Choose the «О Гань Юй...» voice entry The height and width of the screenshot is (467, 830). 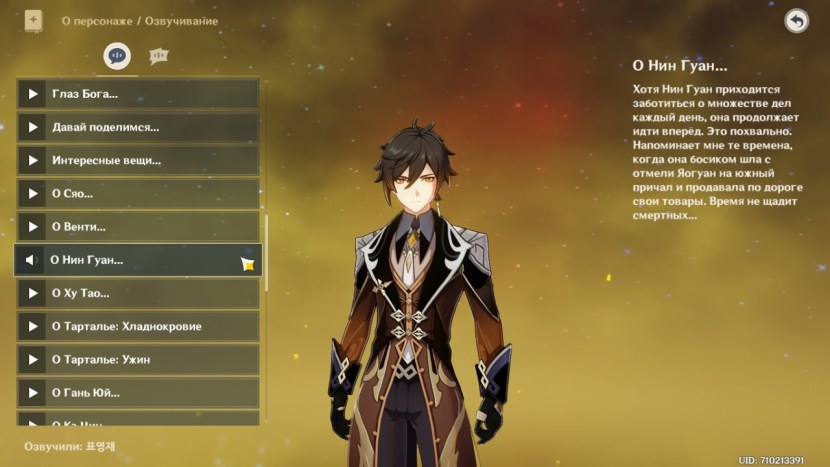pos(138,393)
